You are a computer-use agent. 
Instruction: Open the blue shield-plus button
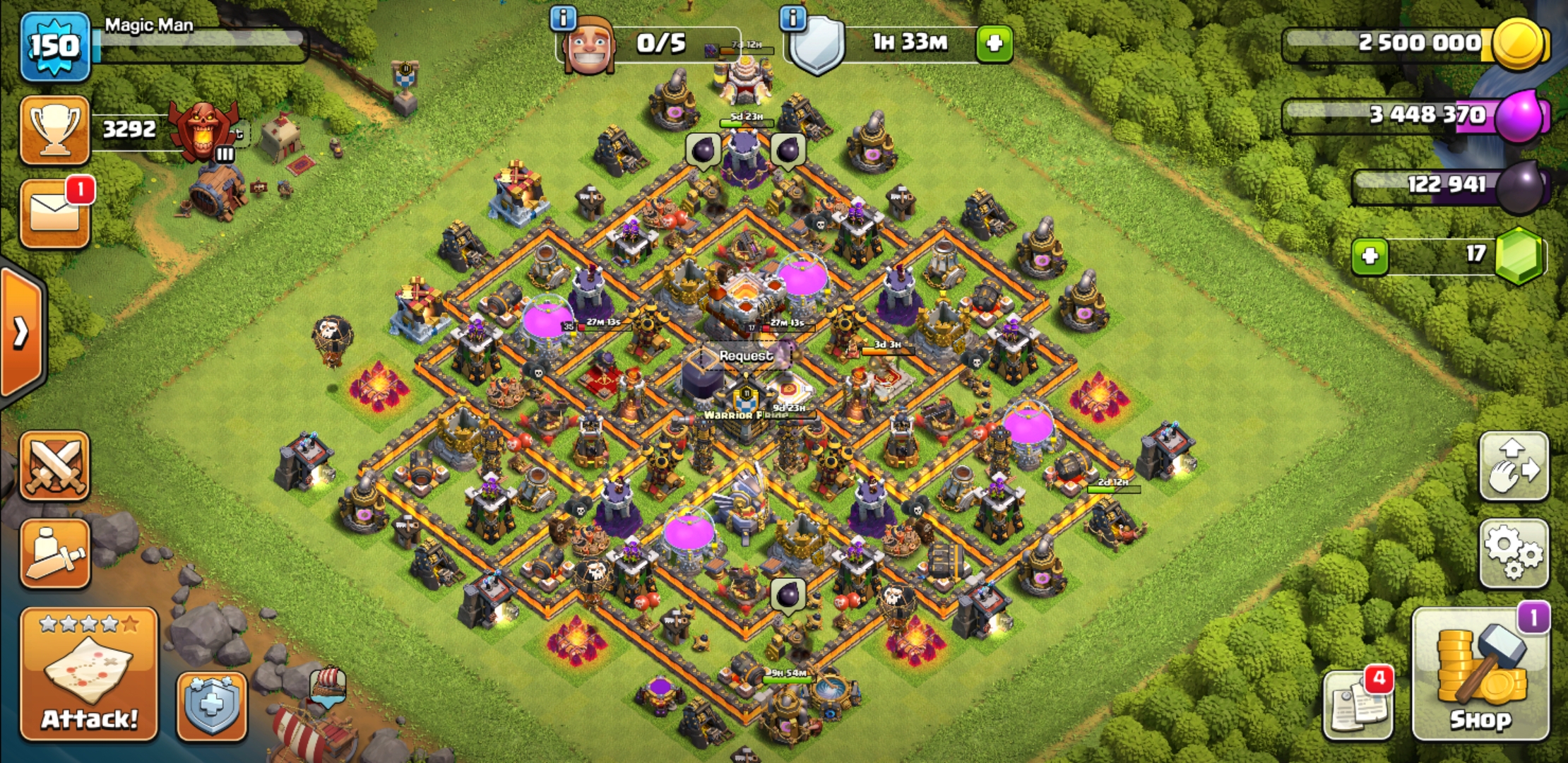click(211, 706)
